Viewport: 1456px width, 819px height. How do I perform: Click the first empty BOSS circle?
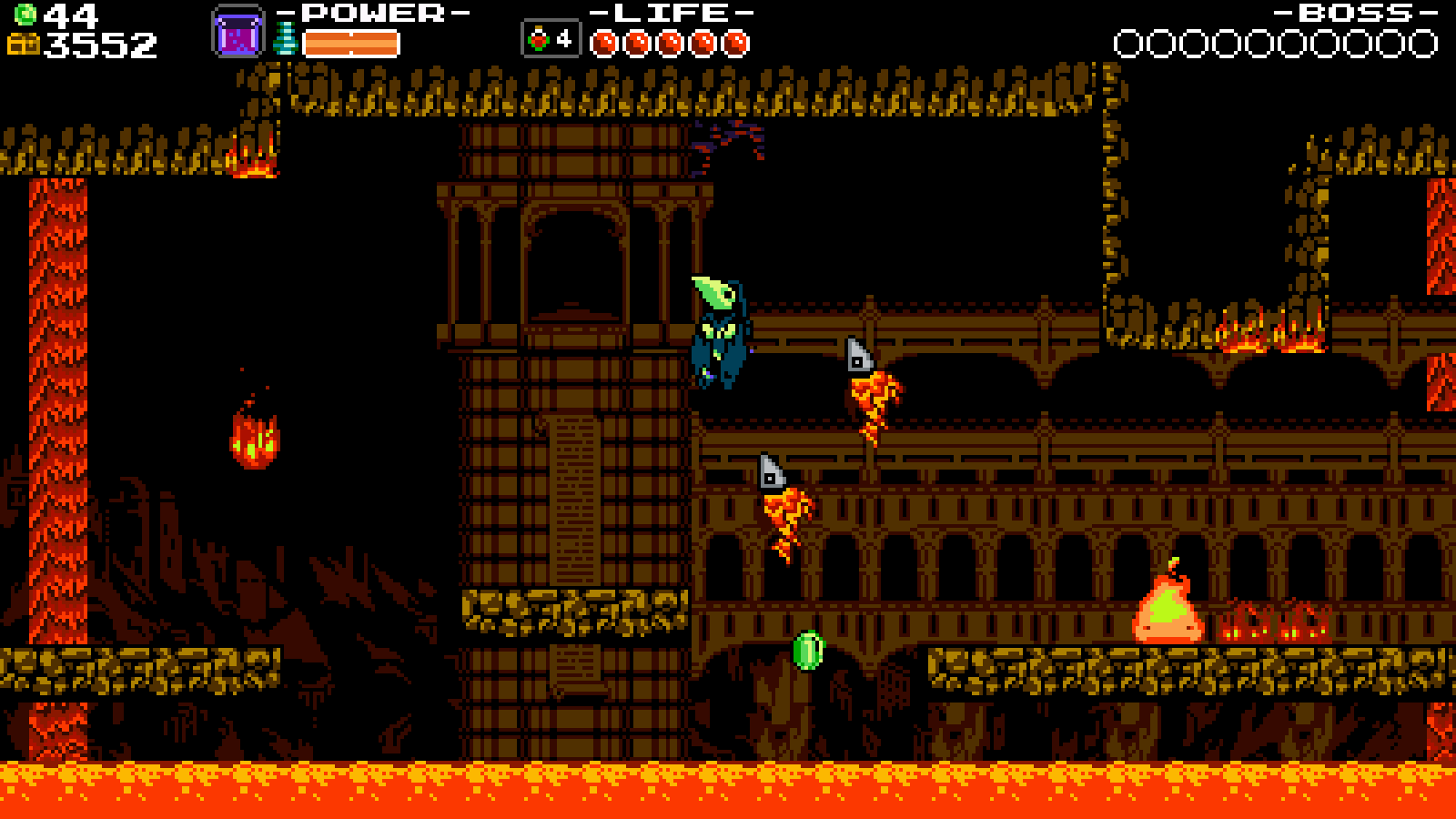[x=1128, y=40]
